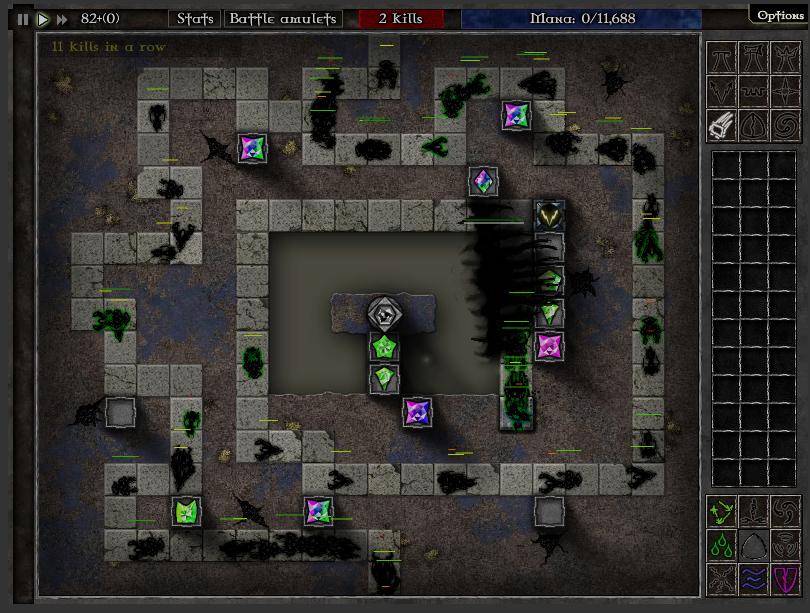Image resolution: width=810 pixels, height=613 pixels.
Task: Pause the battle
Action: point(23,18)
